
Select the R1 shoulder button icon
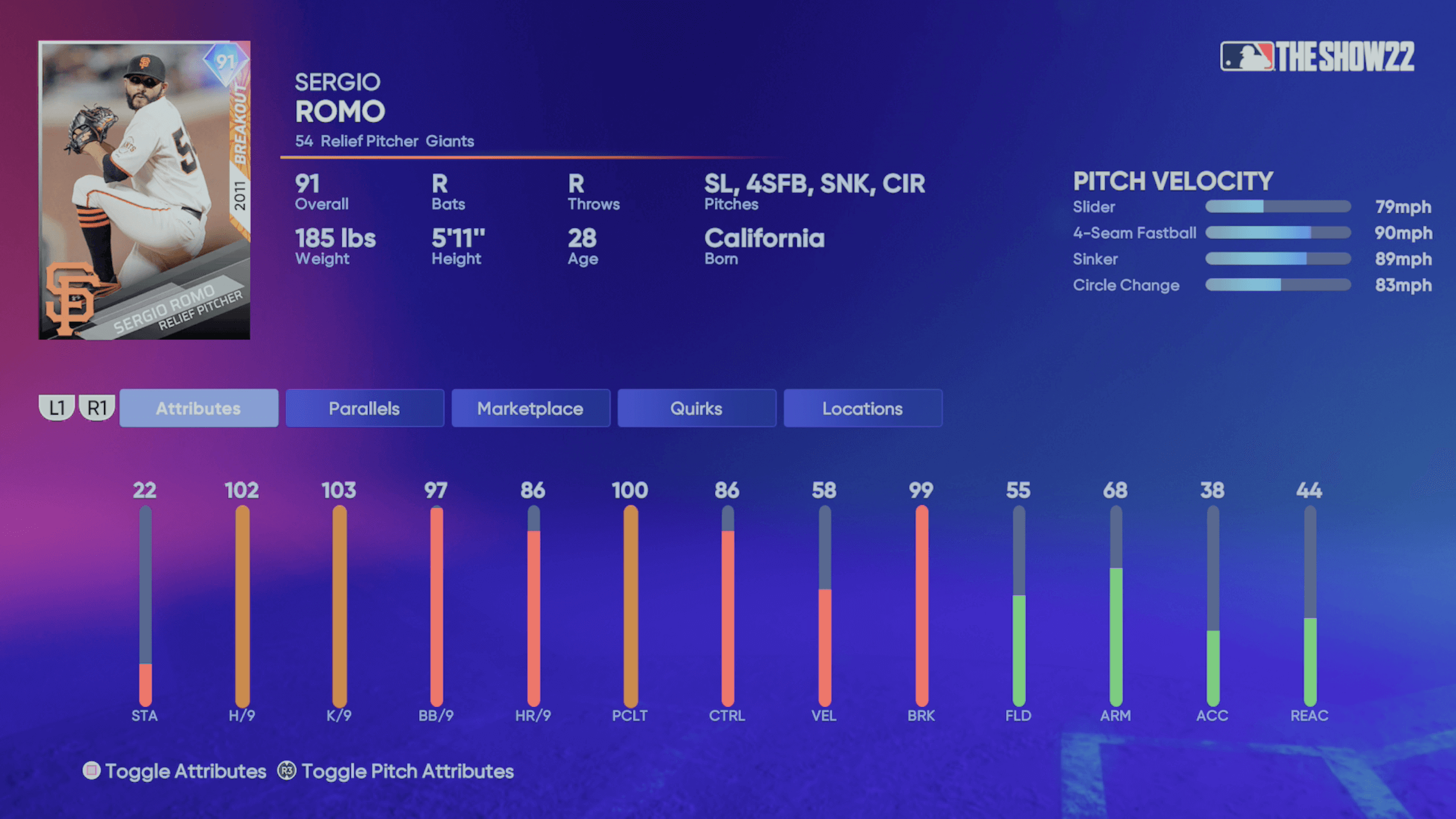point(97,407)
